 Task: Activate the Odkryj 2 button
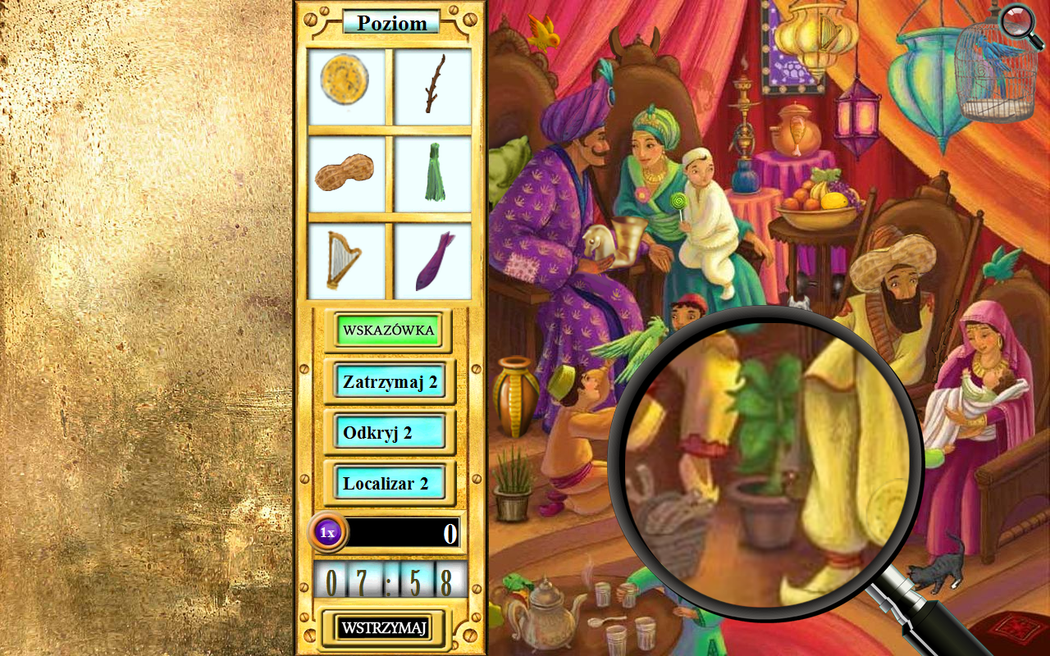coord(390,433)
